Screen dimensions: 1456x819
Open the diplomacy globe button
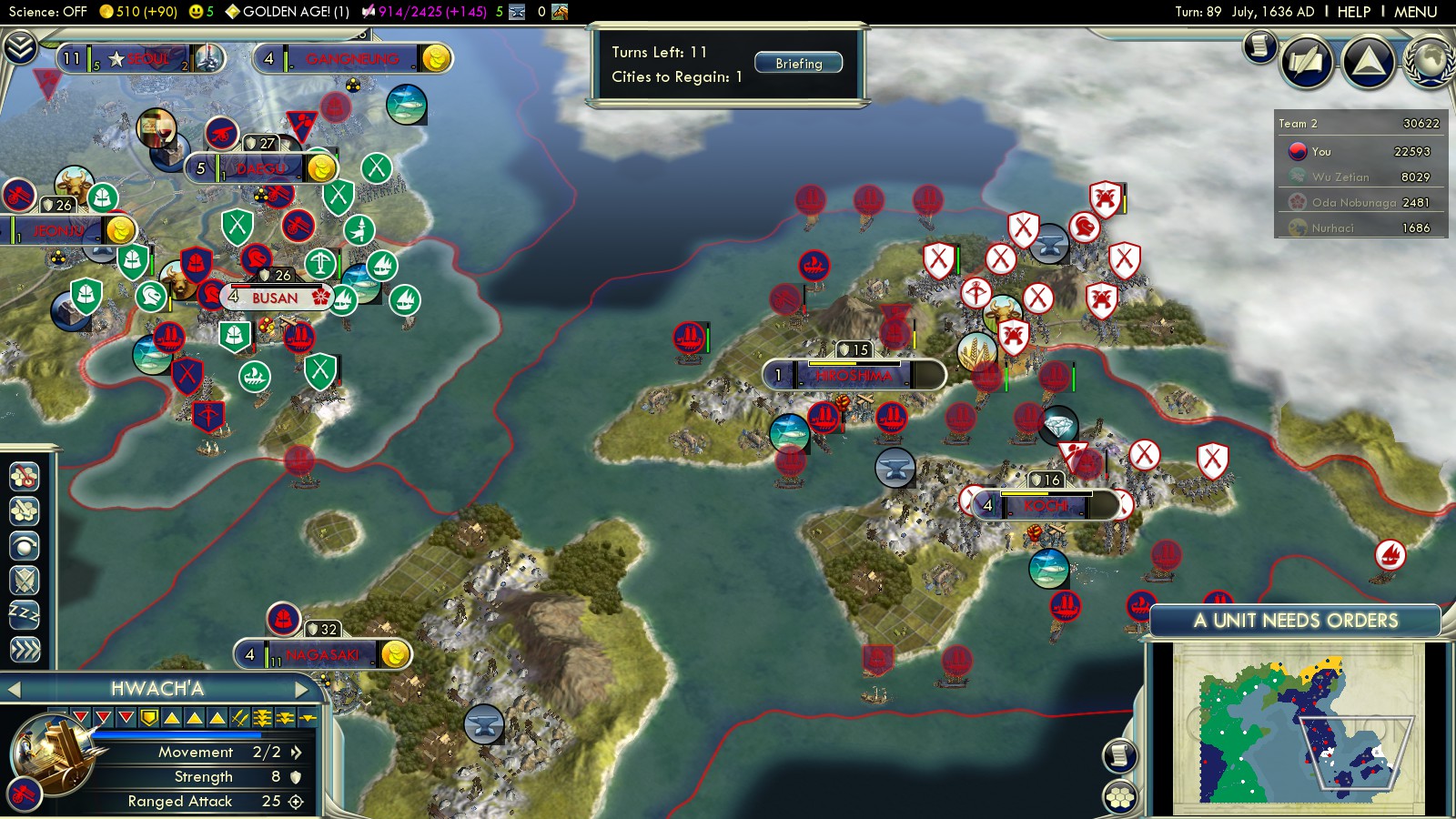point(1429,61)
